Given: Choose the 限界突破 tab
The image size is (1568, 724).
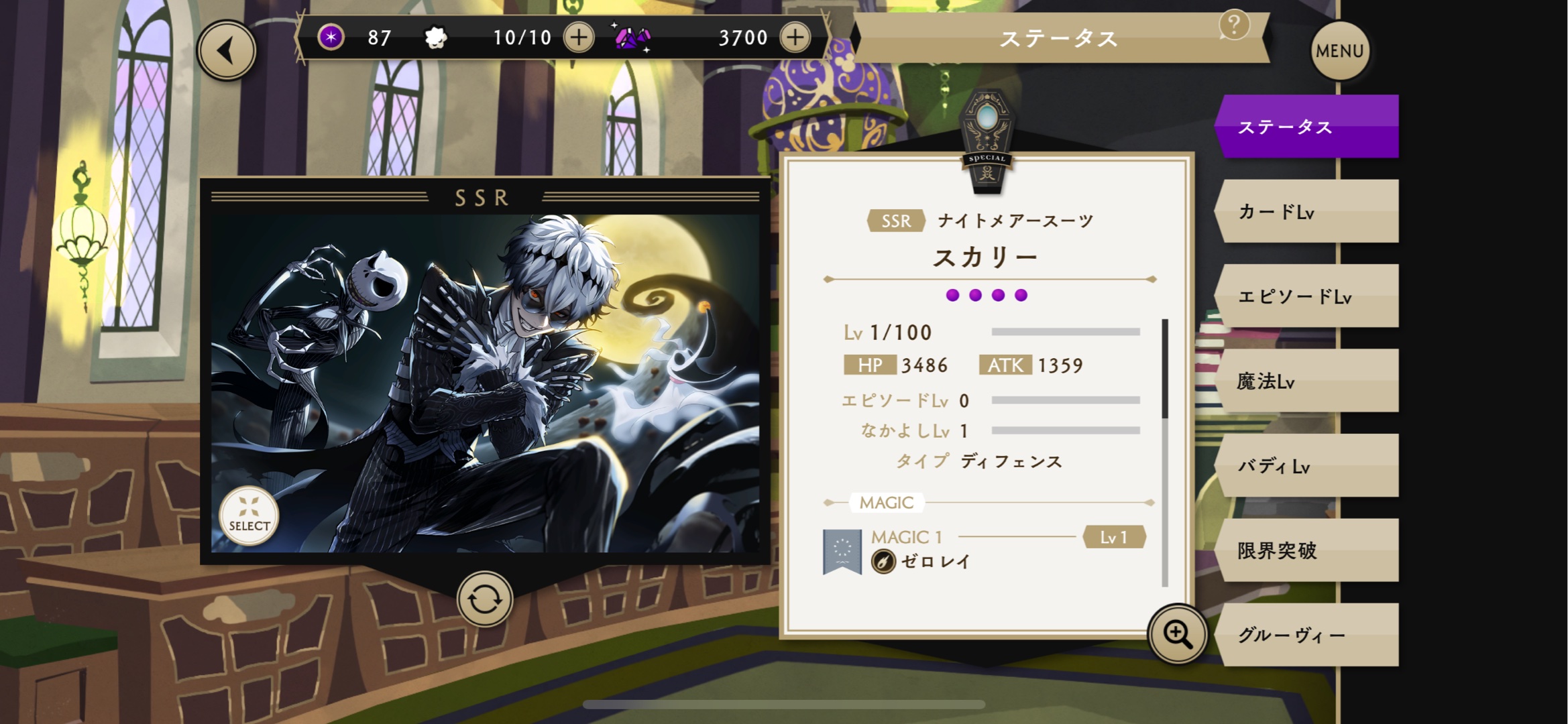Looking at the screenshot, I should pos(1308,550).
